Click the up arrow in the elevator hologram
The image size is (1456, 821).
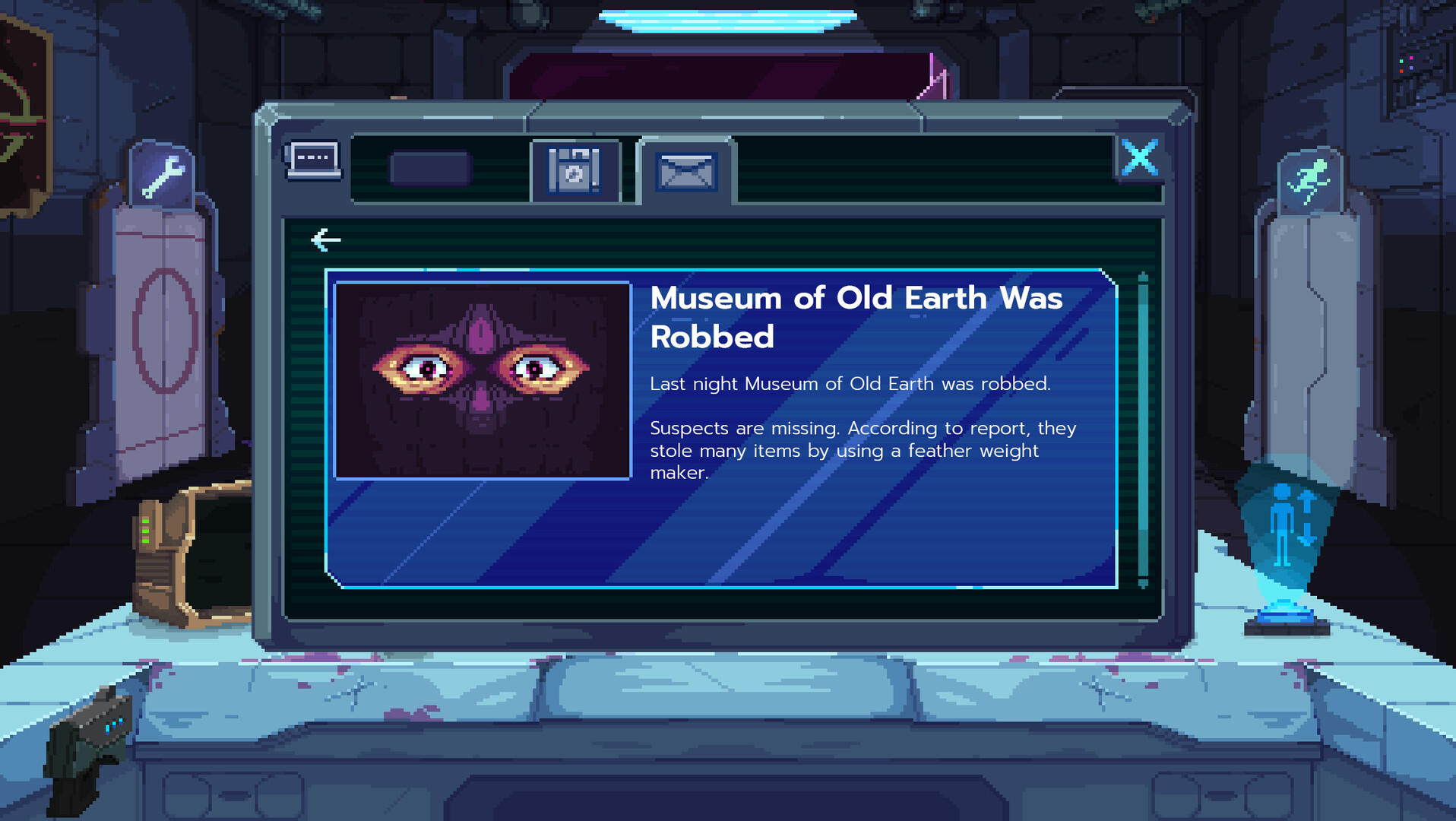(1306, 500)
